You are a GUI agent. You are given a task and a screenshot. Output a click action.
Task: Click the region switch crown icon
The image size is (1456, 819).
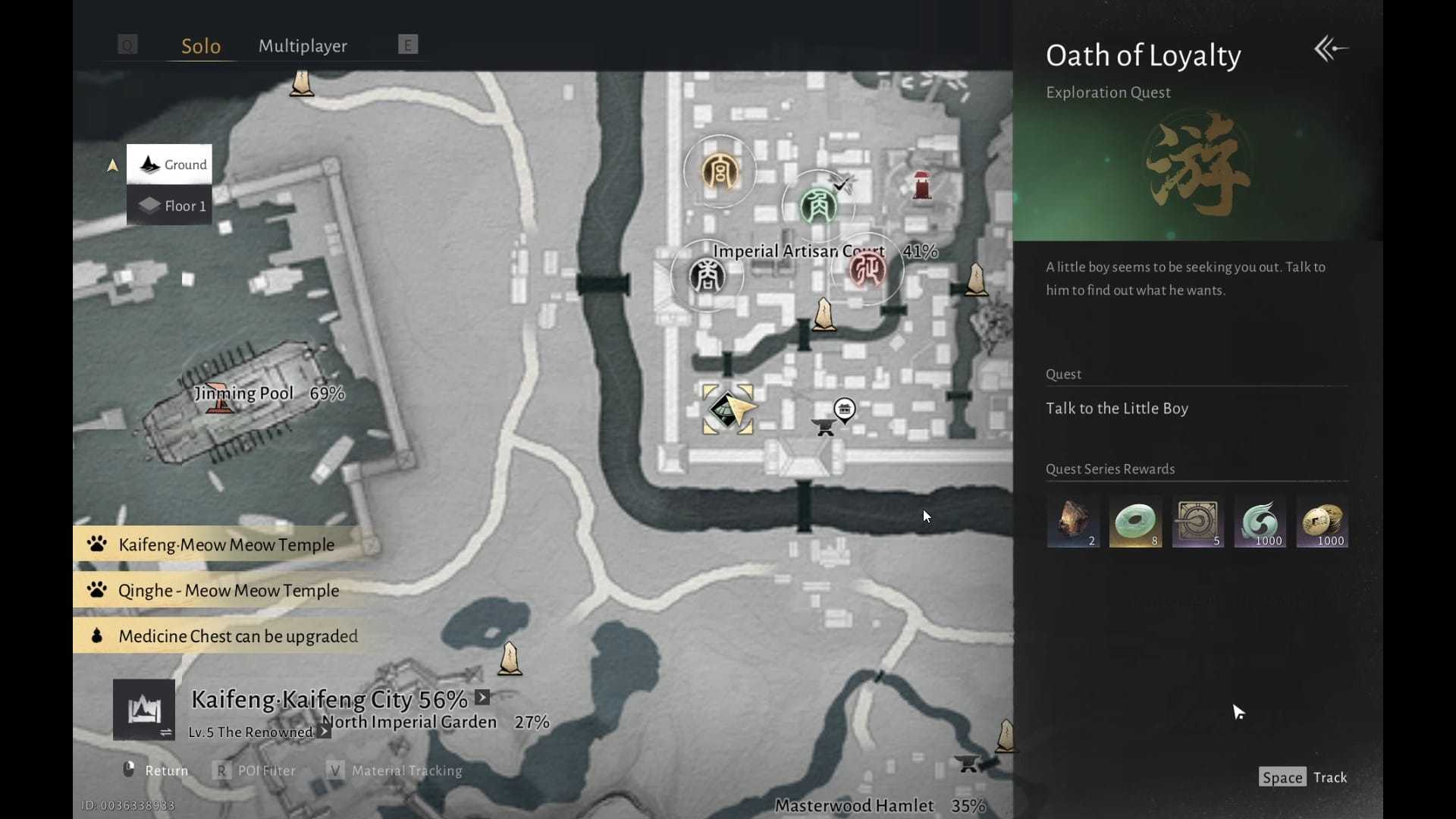tap(144, 710)
